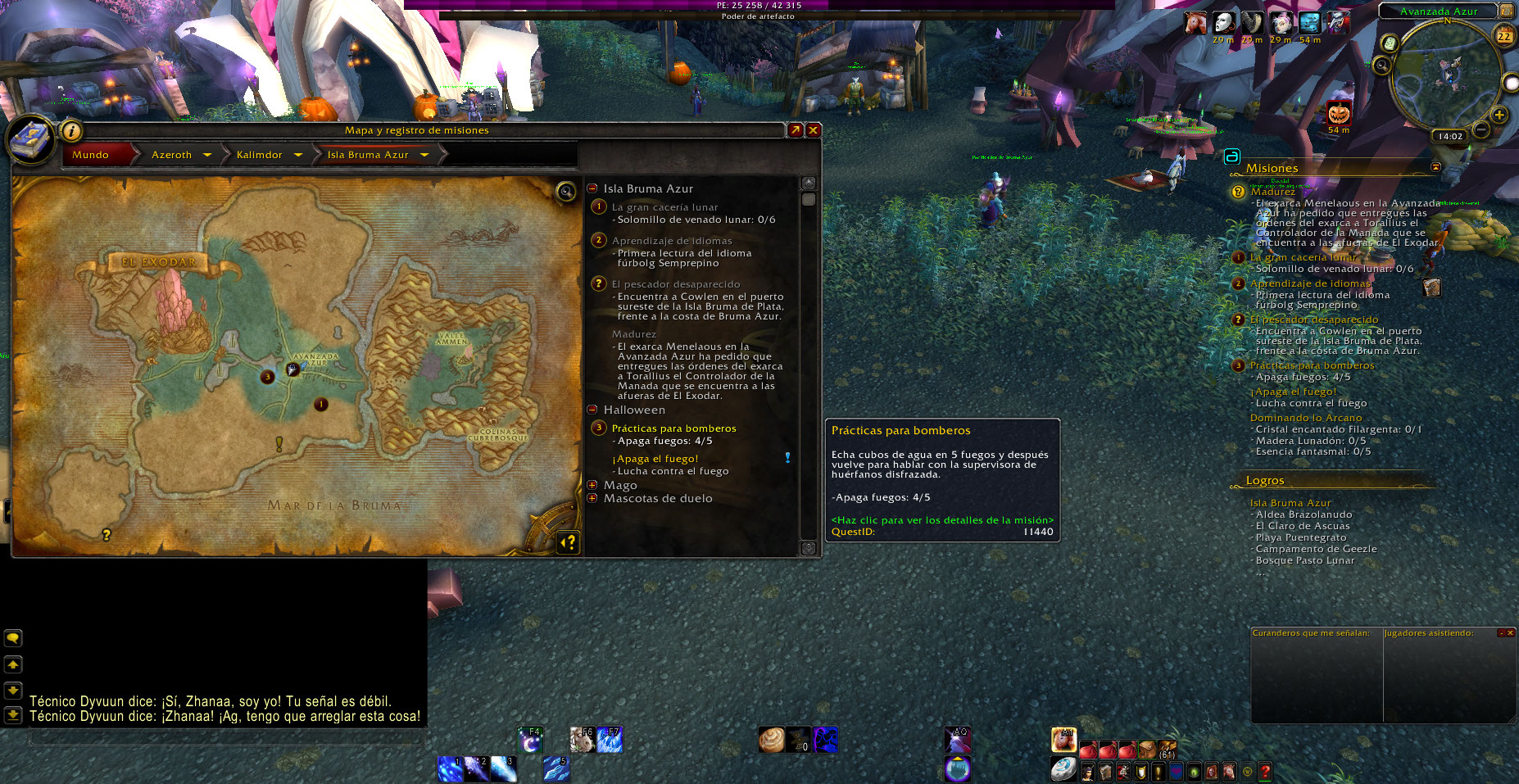Open the Kalimdor map dropdown
The width and height of the screenshot is (1519, 784).
click(x=298, y=155)
